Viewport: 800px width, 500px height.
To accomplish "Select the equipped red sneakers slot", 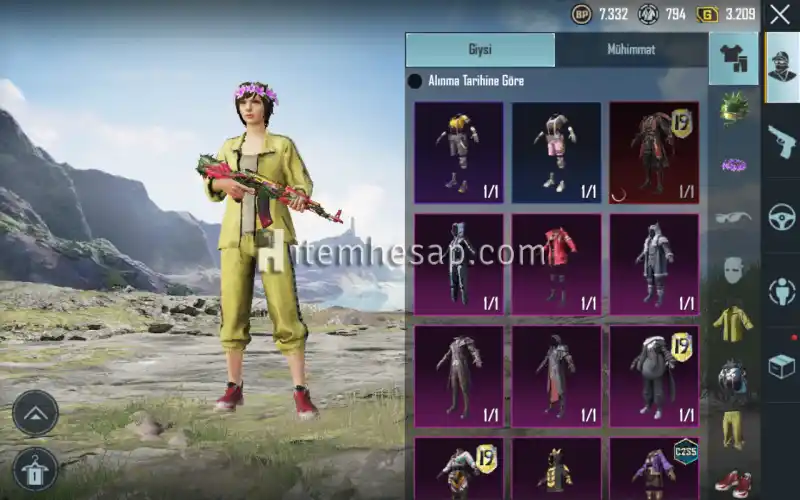I will [733, 481].
